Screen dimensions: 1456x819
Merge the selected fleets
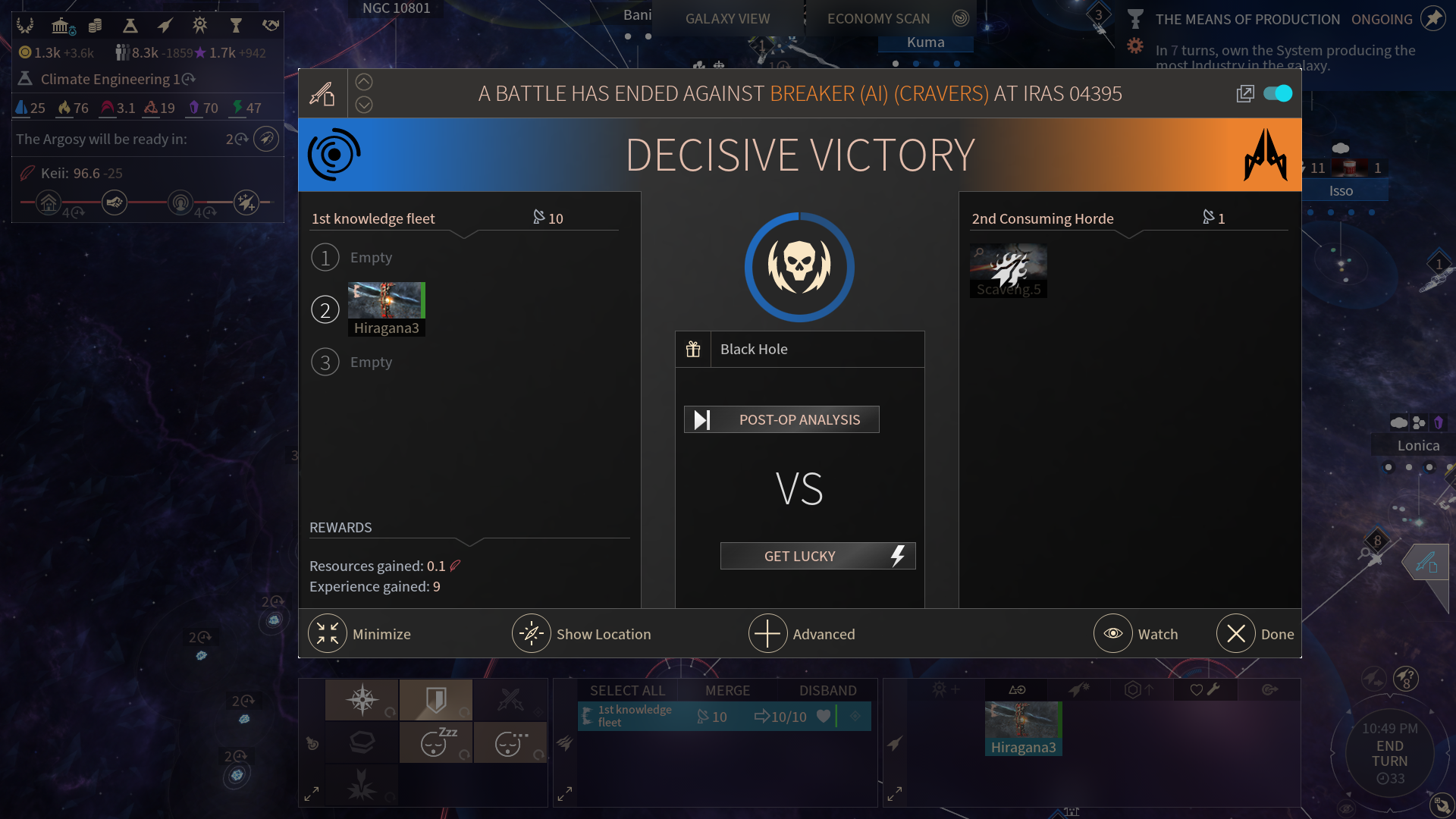click(727, 690)
